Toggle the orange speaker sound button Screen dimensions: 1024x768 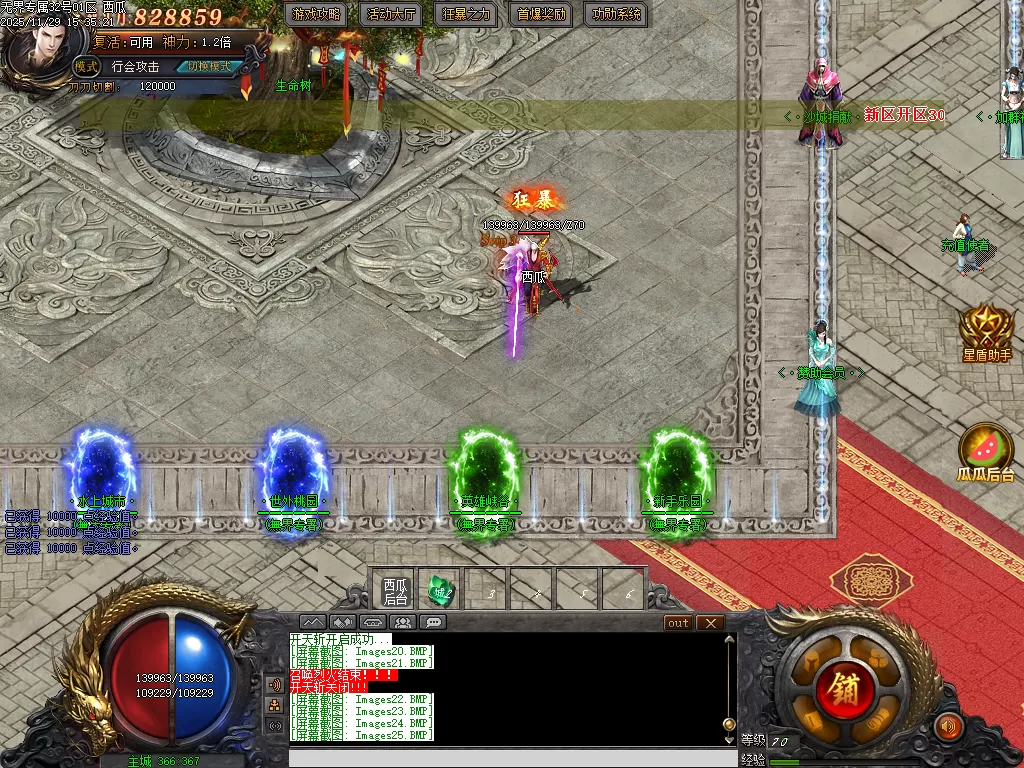click(948, 725)
